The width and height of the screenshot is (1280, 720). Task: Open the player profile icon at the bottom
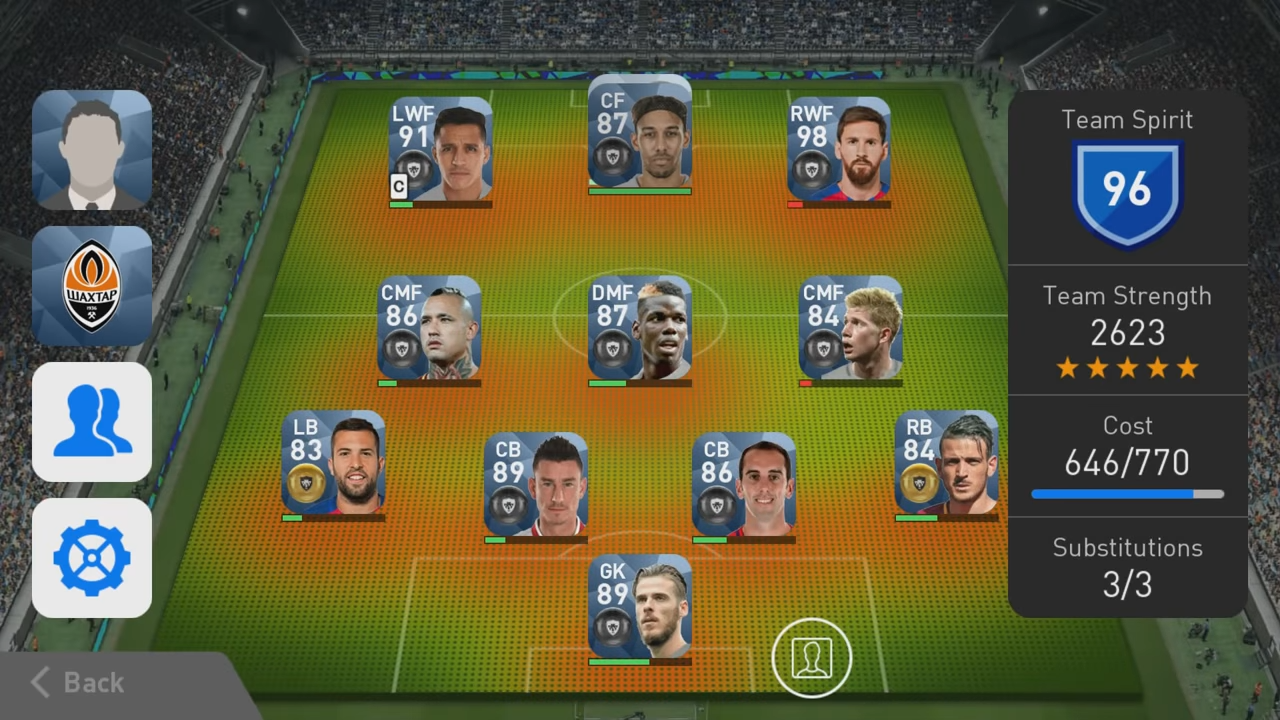[x=812, y=657]
